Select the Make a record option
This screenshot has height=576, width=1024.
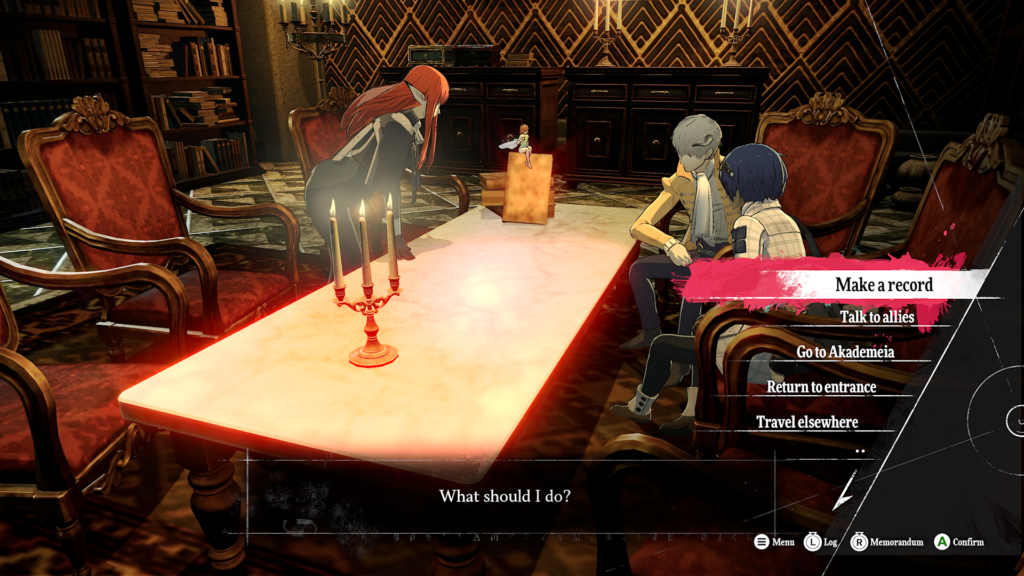(883, 285)
